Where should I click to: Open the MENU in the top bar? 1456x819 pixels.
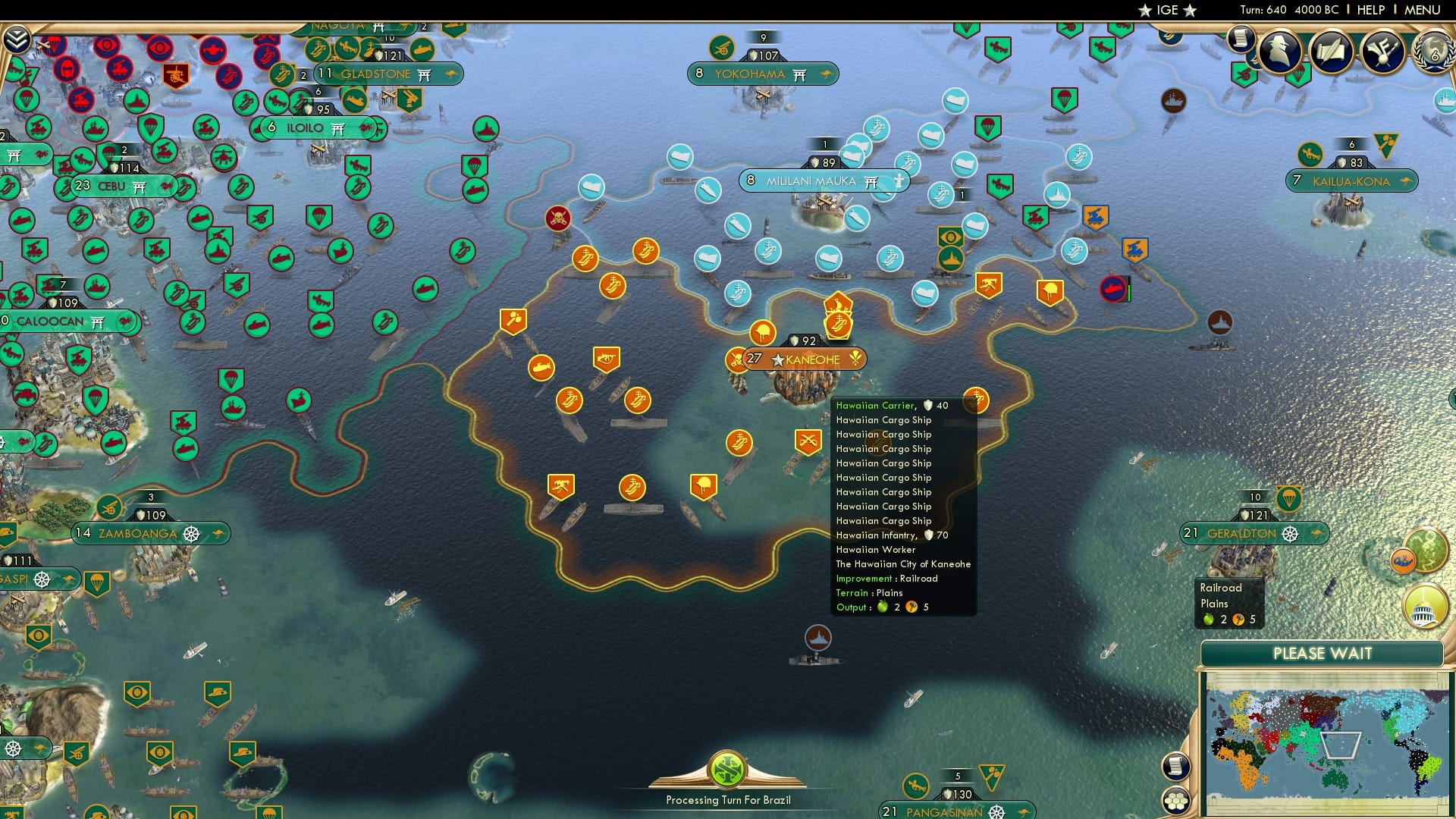[1424, 10]
